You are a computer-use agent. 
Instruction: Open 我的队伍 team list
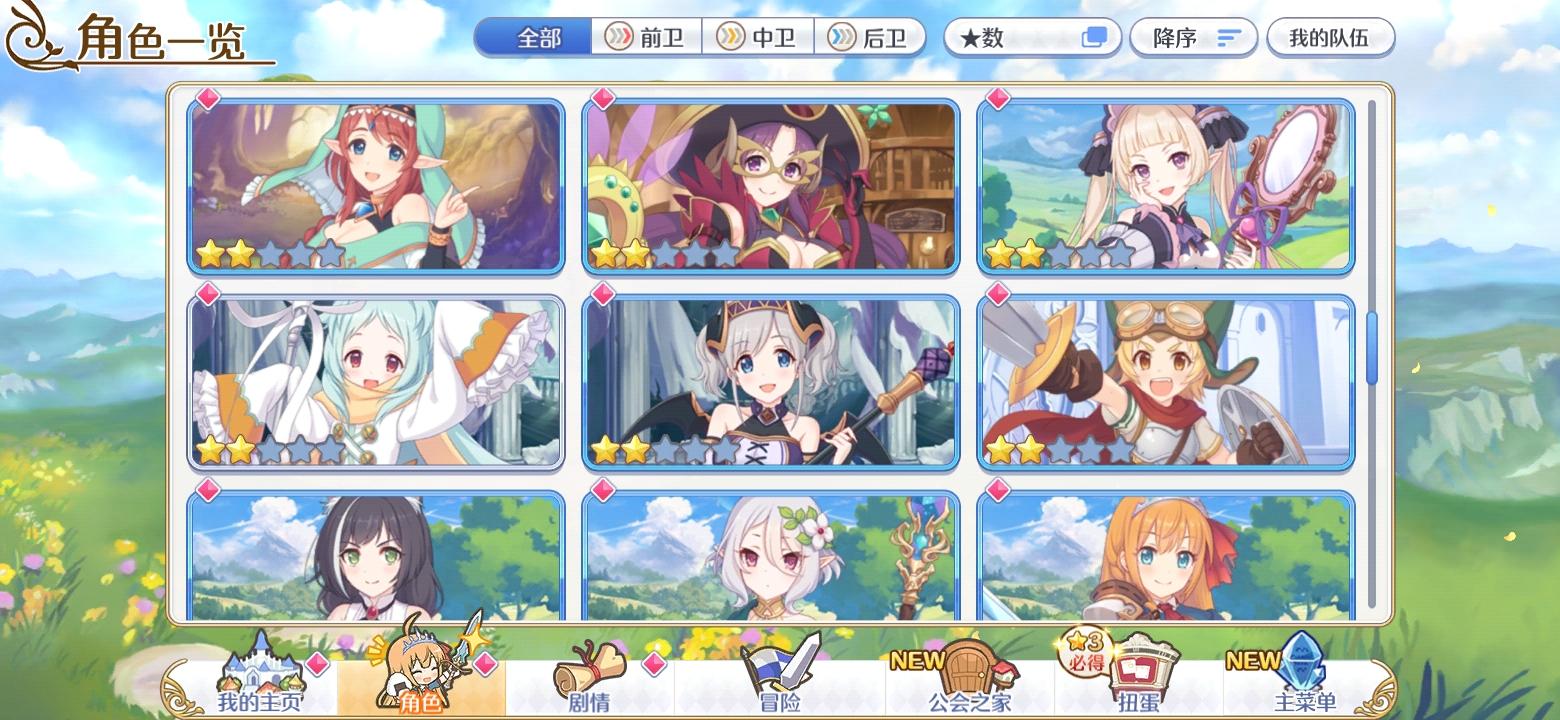(x=1331, y=36)
